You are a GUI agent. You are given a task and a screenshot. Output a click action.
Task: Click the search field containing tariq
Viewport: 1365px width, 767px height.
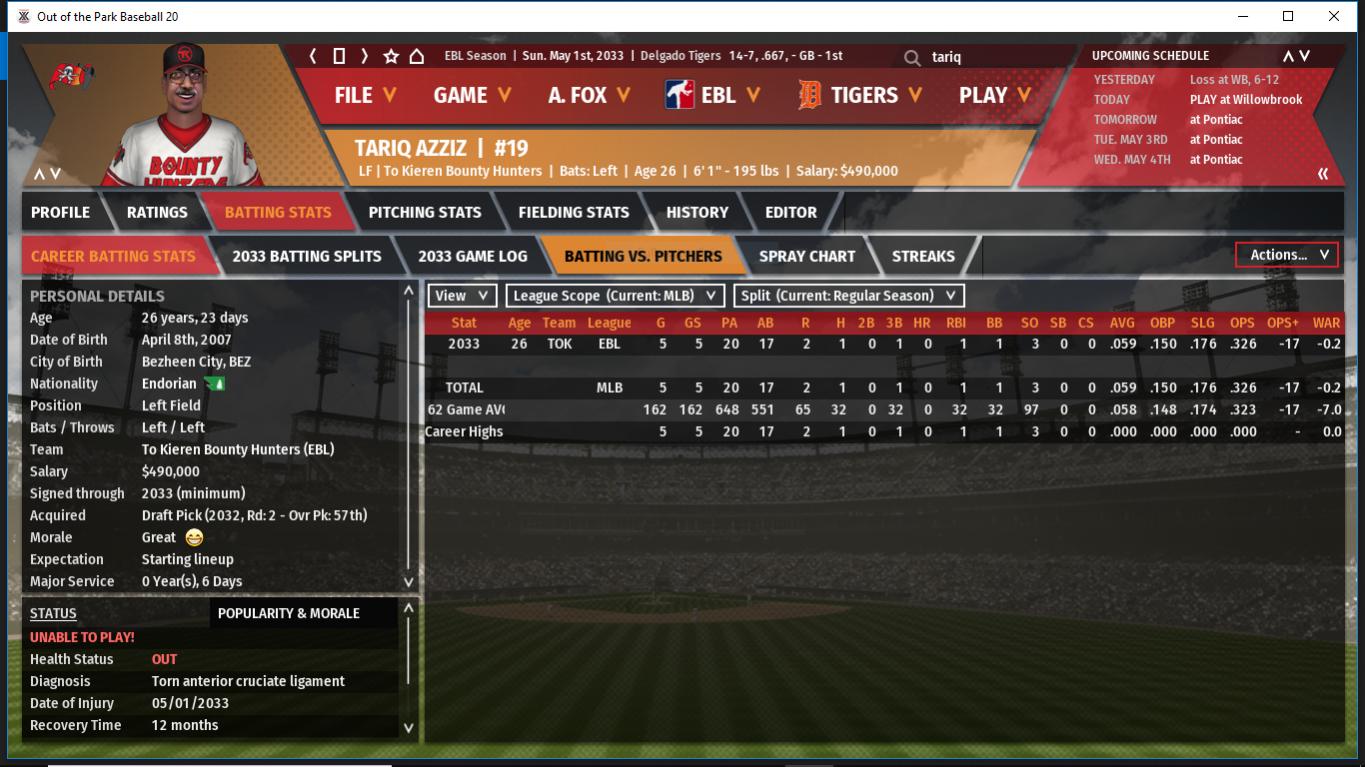click(x=990, y=57)
